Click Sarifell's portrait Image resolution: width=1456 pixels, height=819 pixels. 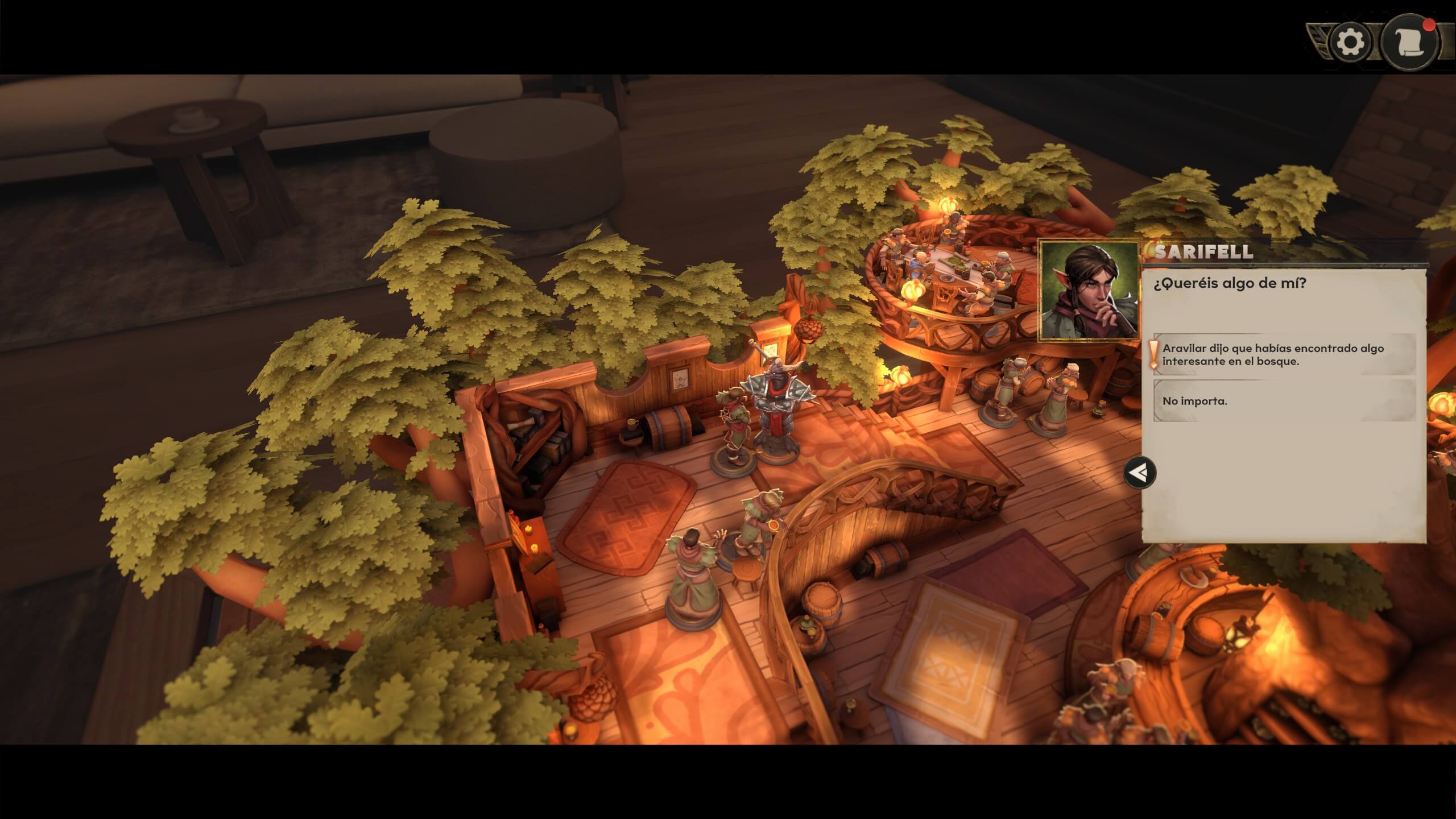tap(1089, 291)
